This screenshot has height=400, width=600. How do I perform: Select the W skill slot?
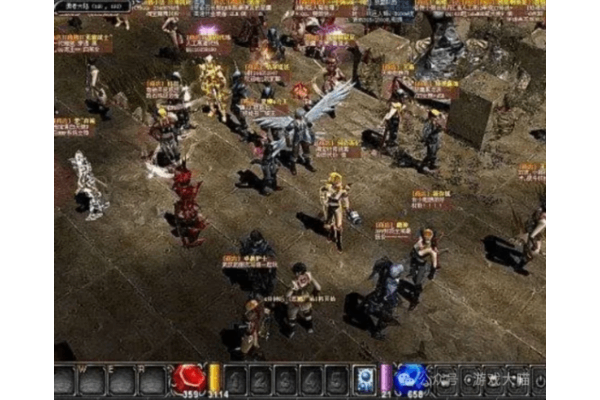coord(93,380)
